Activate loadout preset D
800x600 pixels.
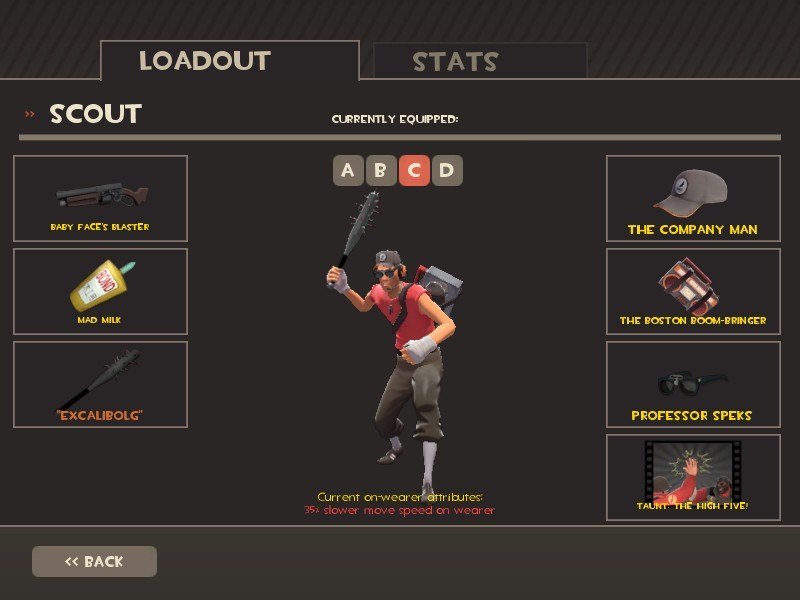point(446,171)
